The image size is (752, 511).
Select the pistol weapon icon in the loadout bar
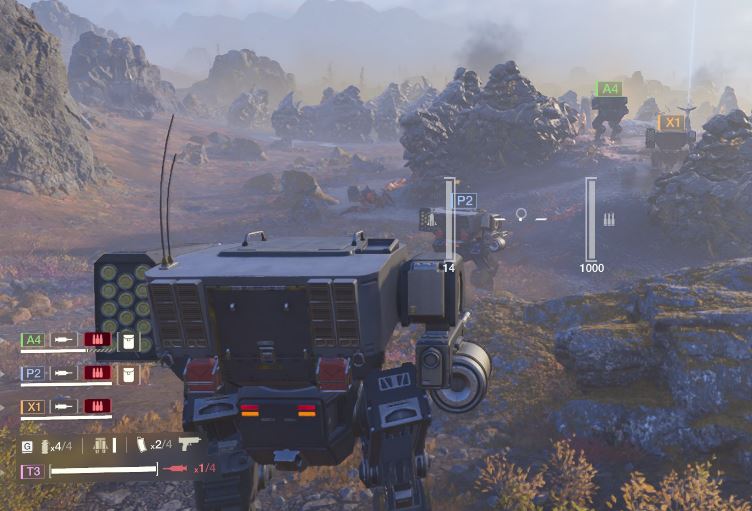(x=190, y=443)
